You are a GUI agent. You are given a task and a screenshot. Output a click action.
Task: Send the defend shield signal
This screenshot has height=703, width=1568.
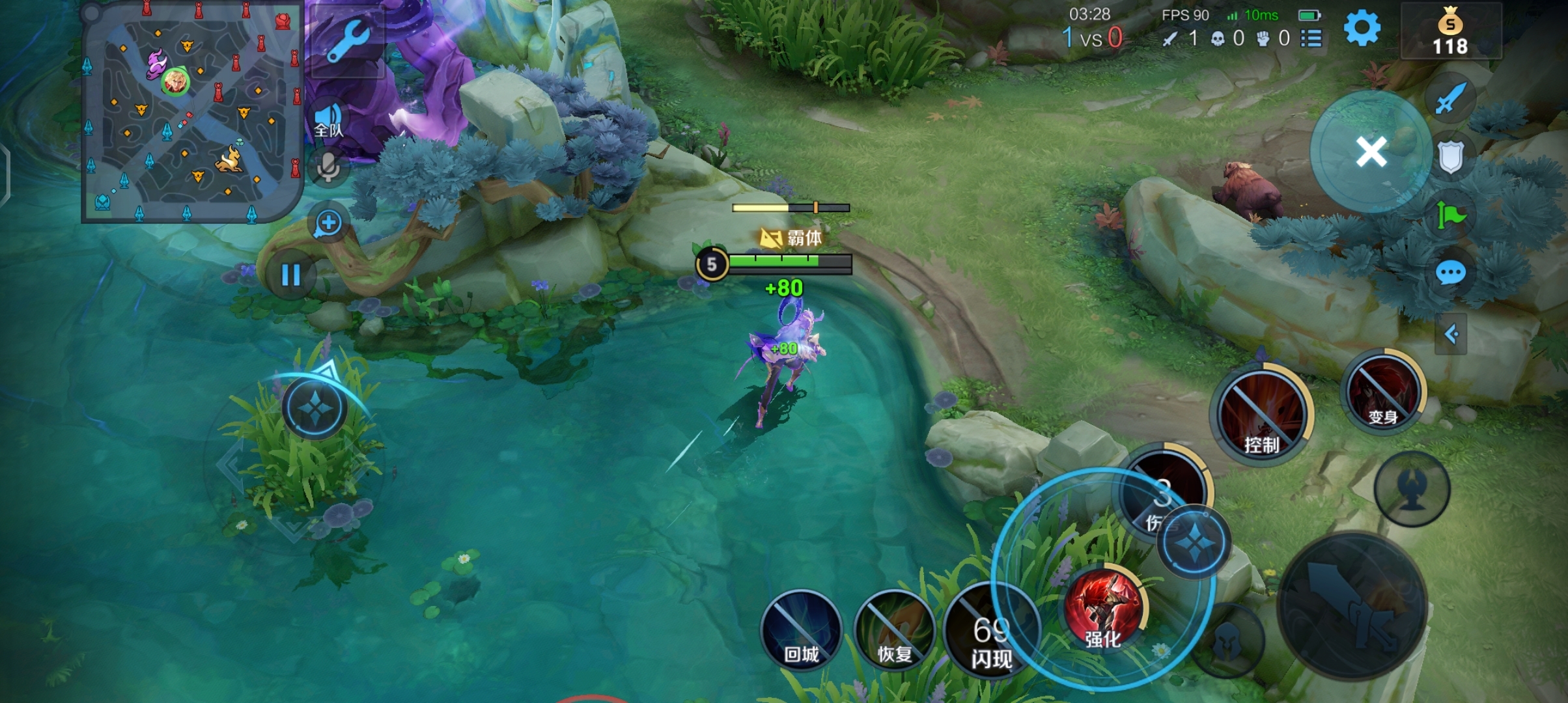point(1450,156)
